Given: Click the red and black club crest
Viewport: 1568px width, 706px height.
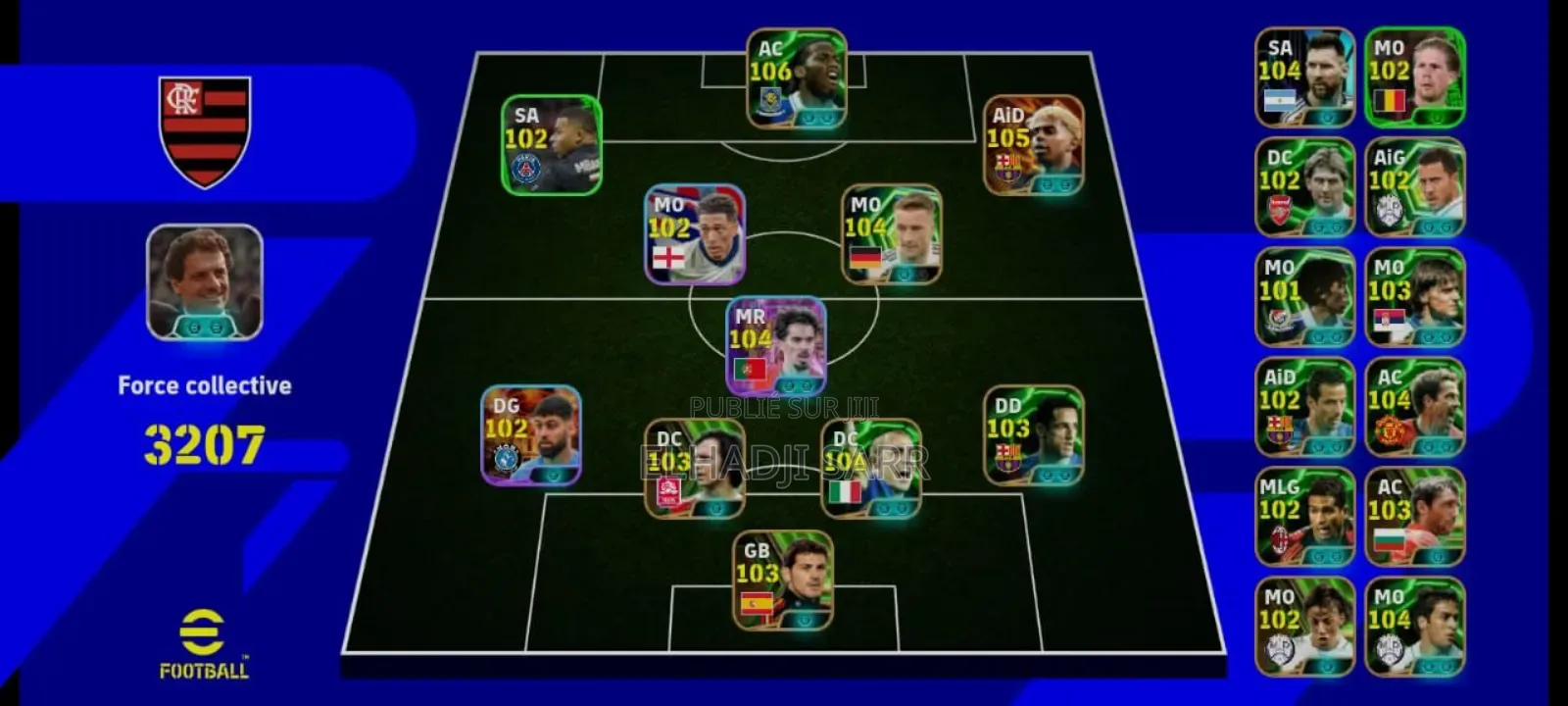Looking at the screenshot, I should [x=205, y=131].
